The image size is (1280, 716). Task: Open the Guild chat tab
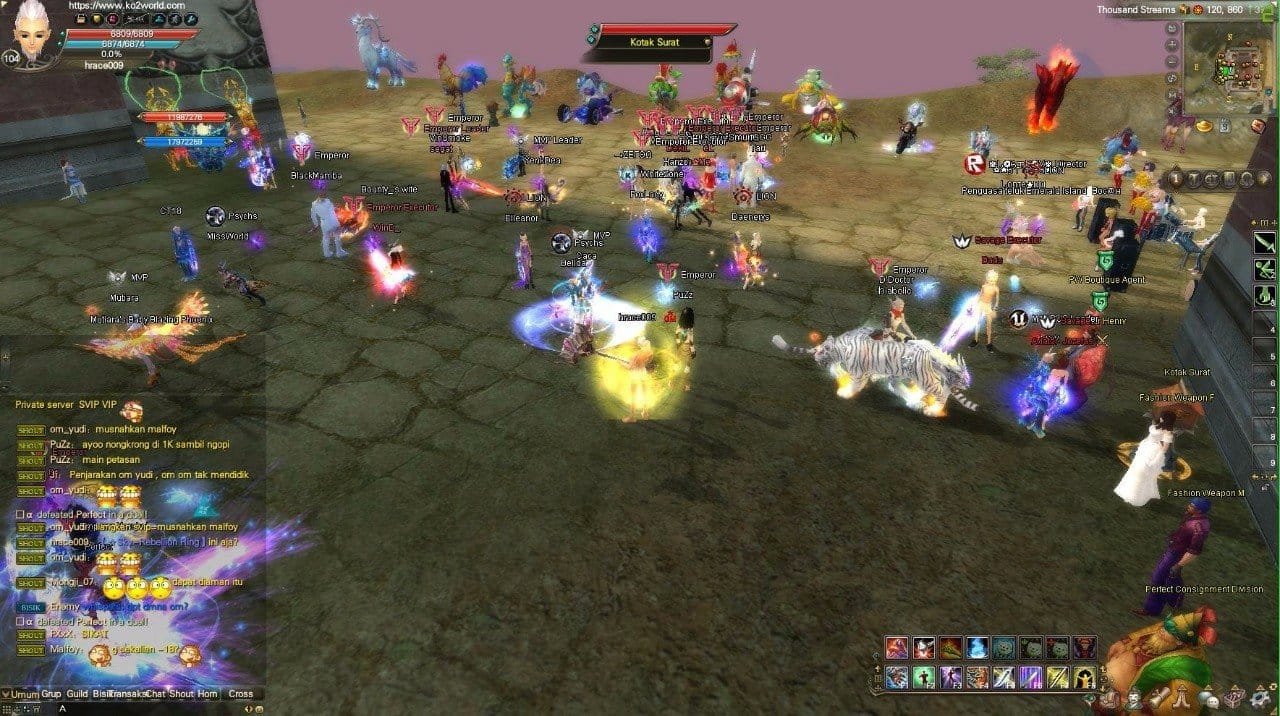(77, 694)
